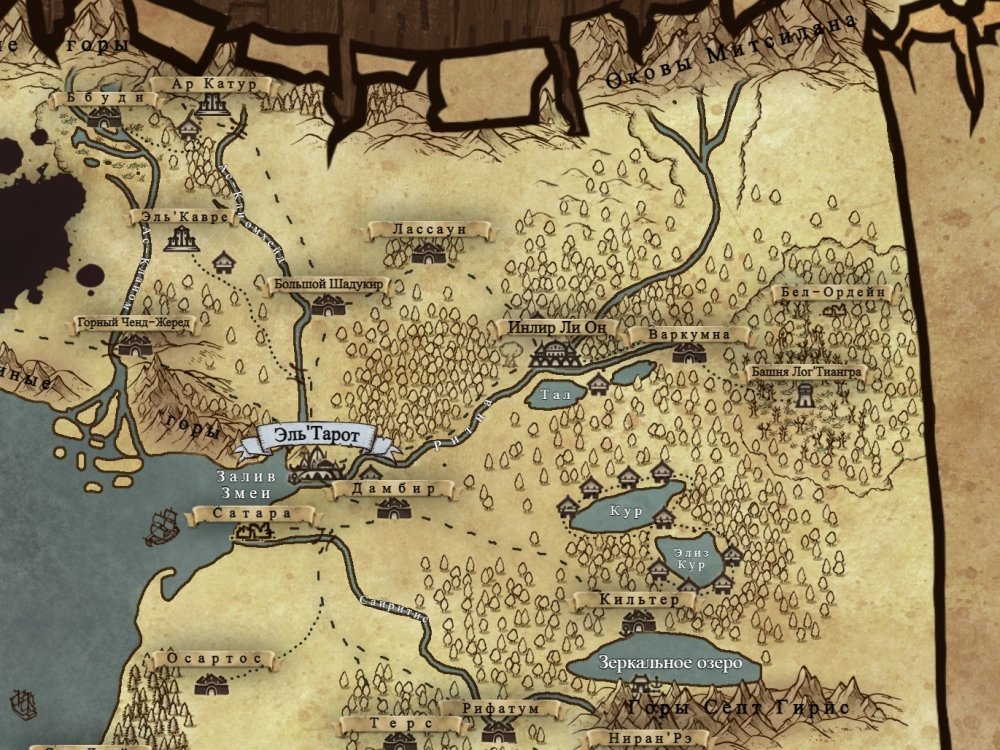The image size is (1000, 750).
Task: Open the Башня Лог'Тиангра tower marker
Action: [x=805, y=373]
